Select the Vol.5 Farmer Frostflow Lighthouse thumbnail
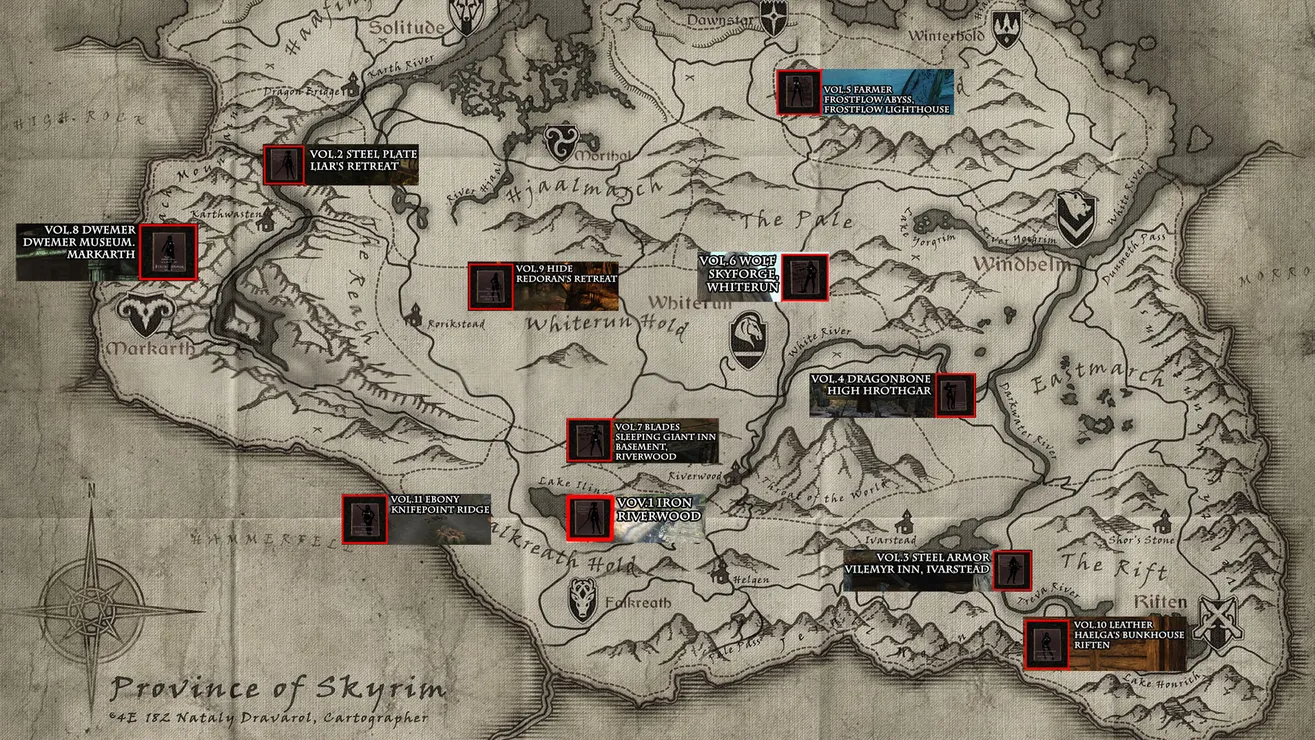The height and width of the screenshot is (740, 1315). tap(799, 92)
